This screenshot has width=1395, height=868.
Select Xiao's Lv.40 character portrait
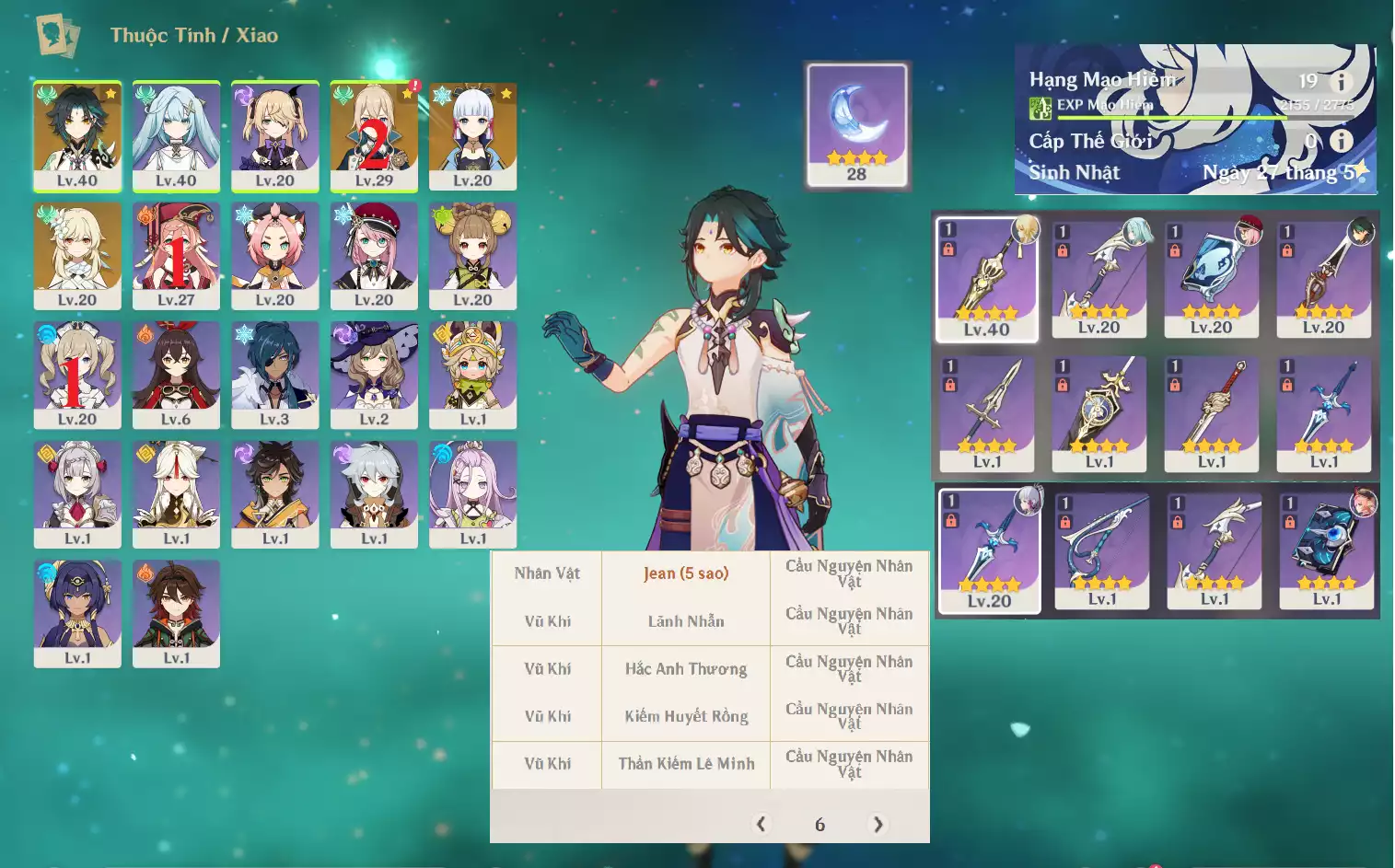coord(77,135)
